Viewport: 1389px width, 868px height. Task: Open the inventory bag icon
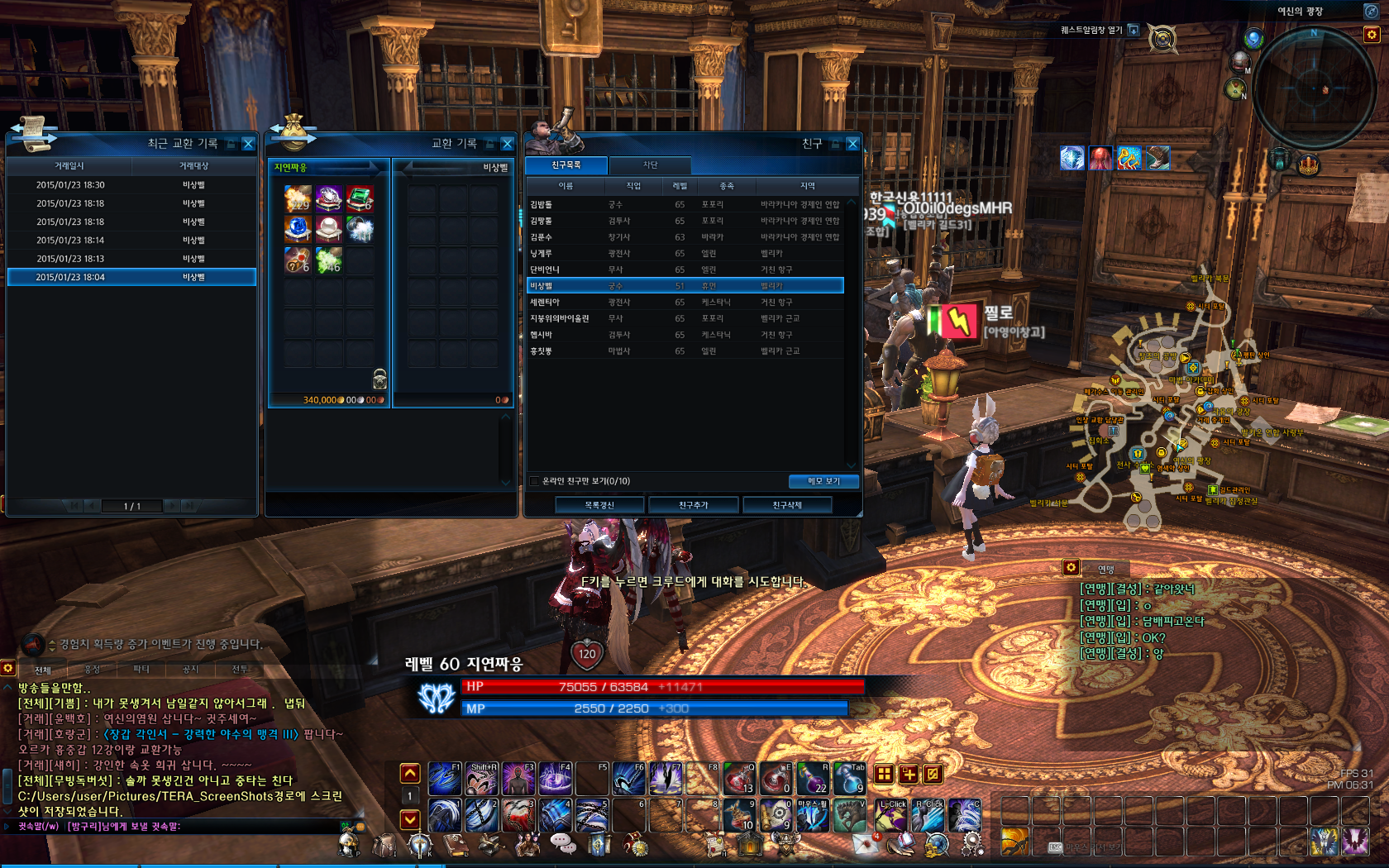tap(385, 844)
